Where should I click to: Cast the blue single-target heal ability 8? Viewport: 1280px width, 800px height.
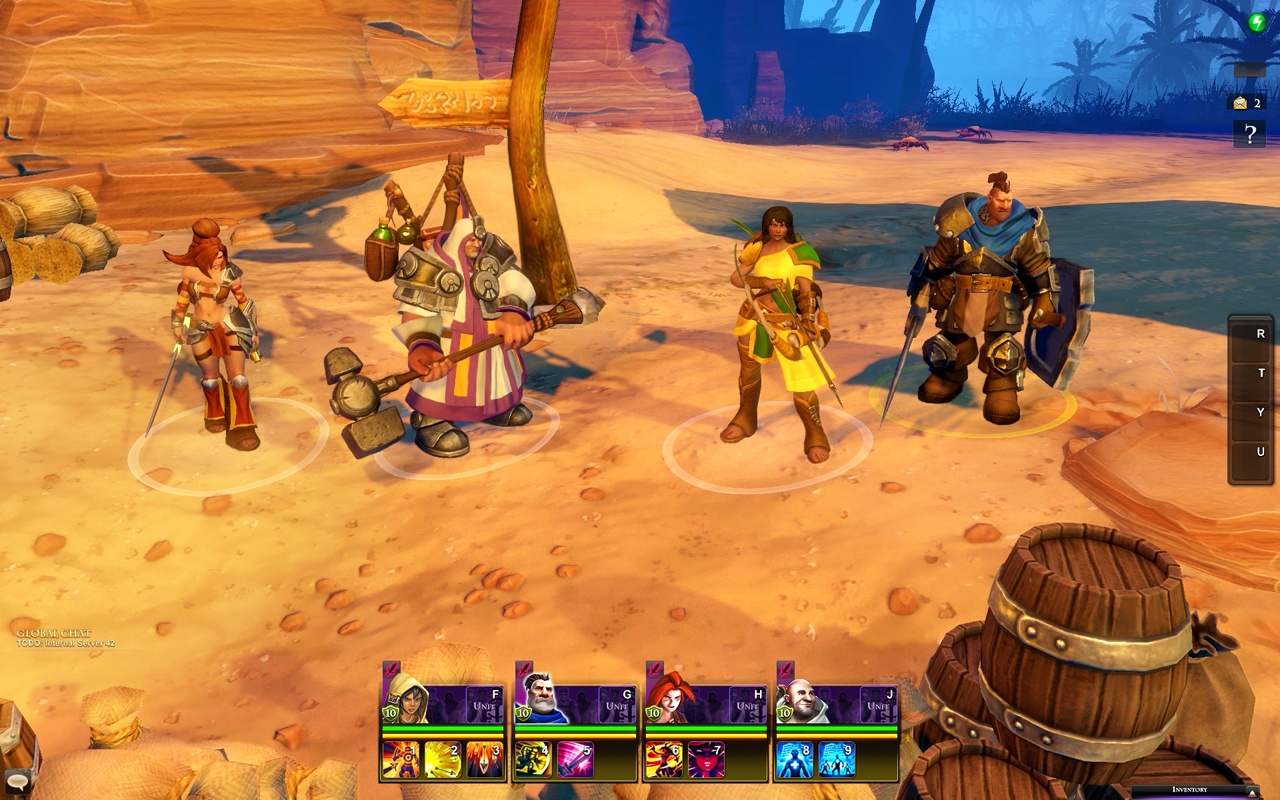[x=795, y=760]
